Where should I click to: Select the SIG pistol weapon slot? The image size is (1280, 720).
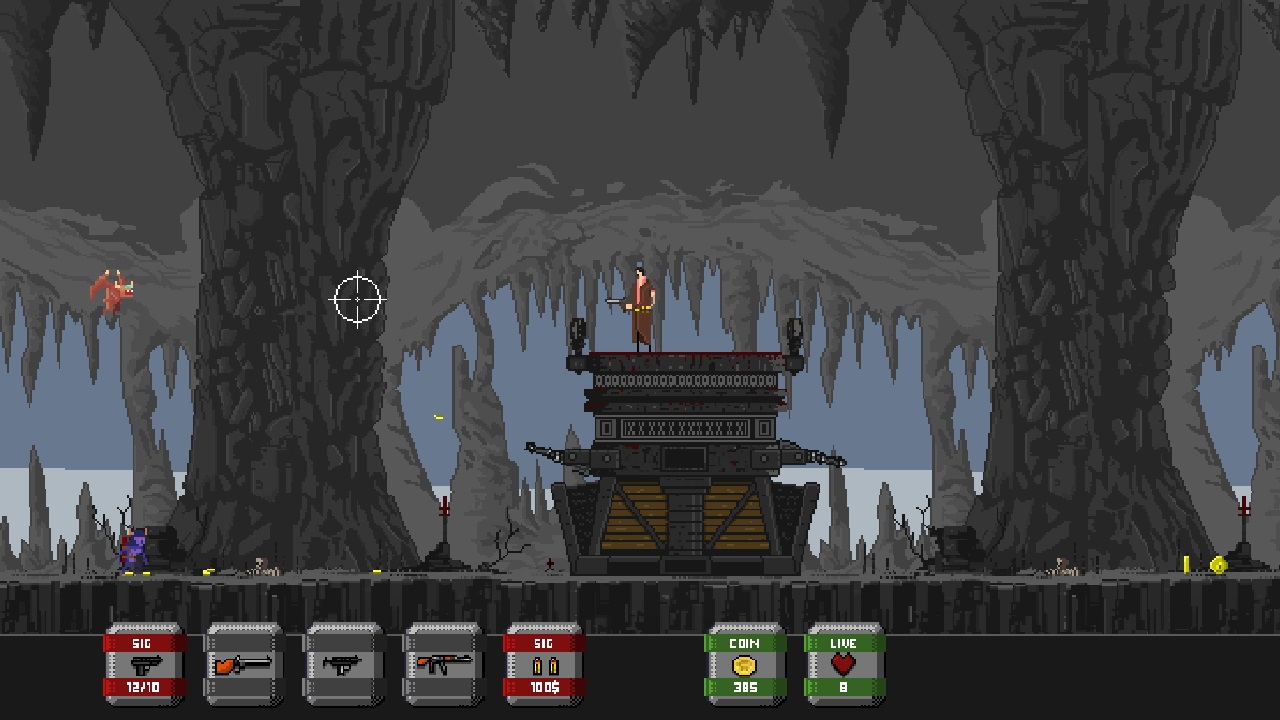[x=144, y=665]
